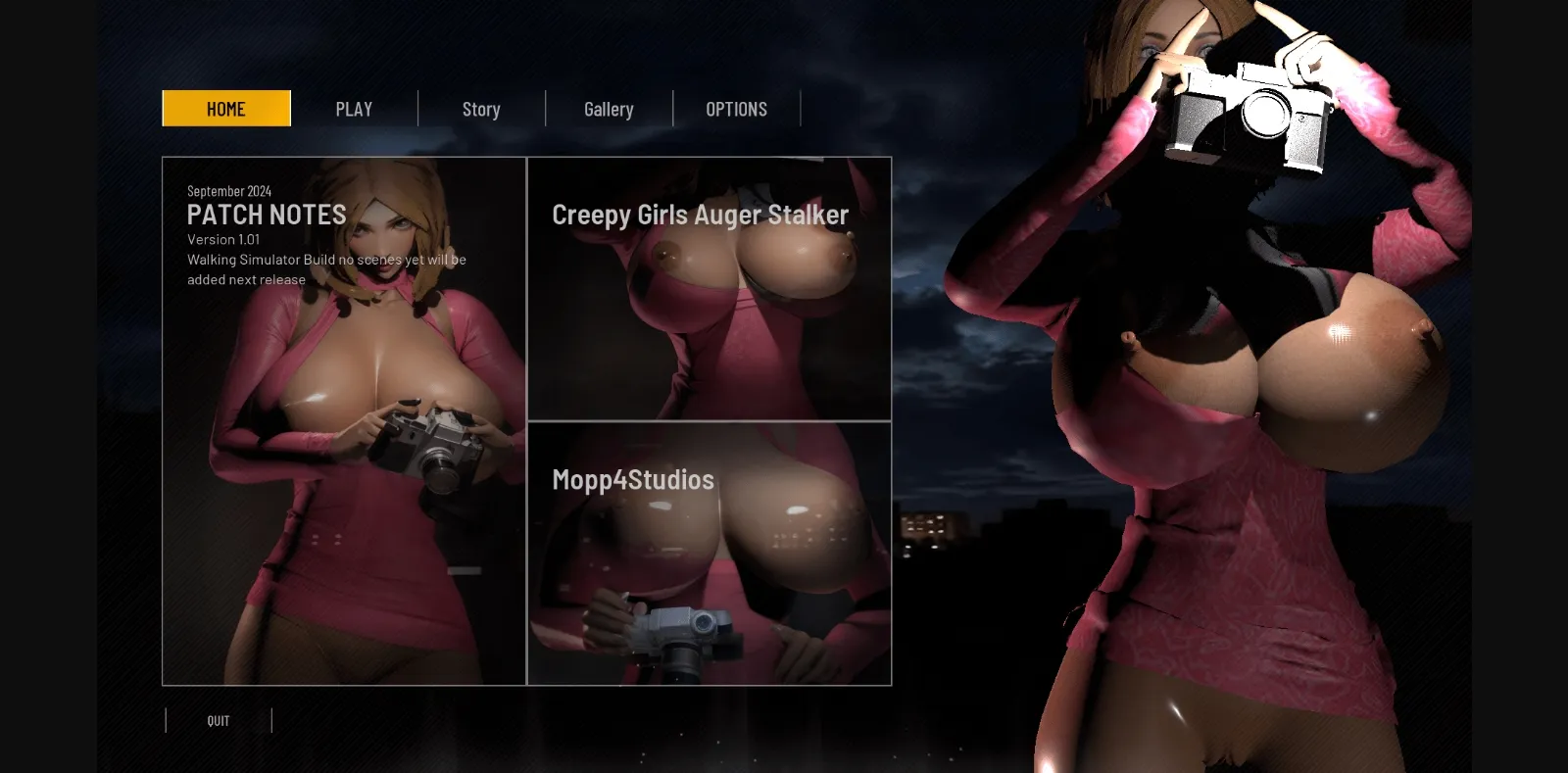Click the PATCH NOTES heading
The image size is (1568, 773).
(267, 215)
